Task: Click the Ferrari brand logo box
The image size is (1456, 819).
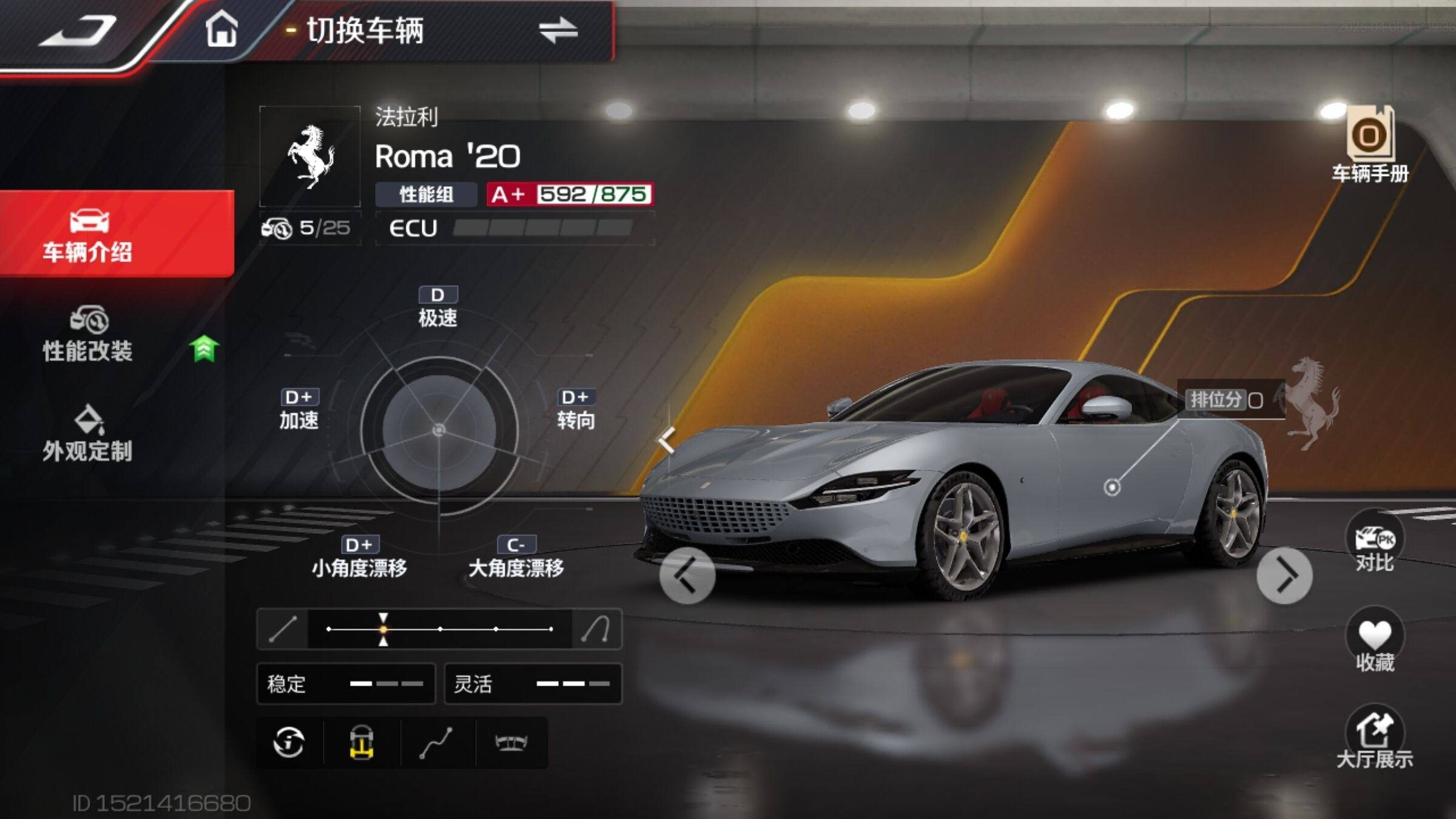Action: [x=310, y=157]
